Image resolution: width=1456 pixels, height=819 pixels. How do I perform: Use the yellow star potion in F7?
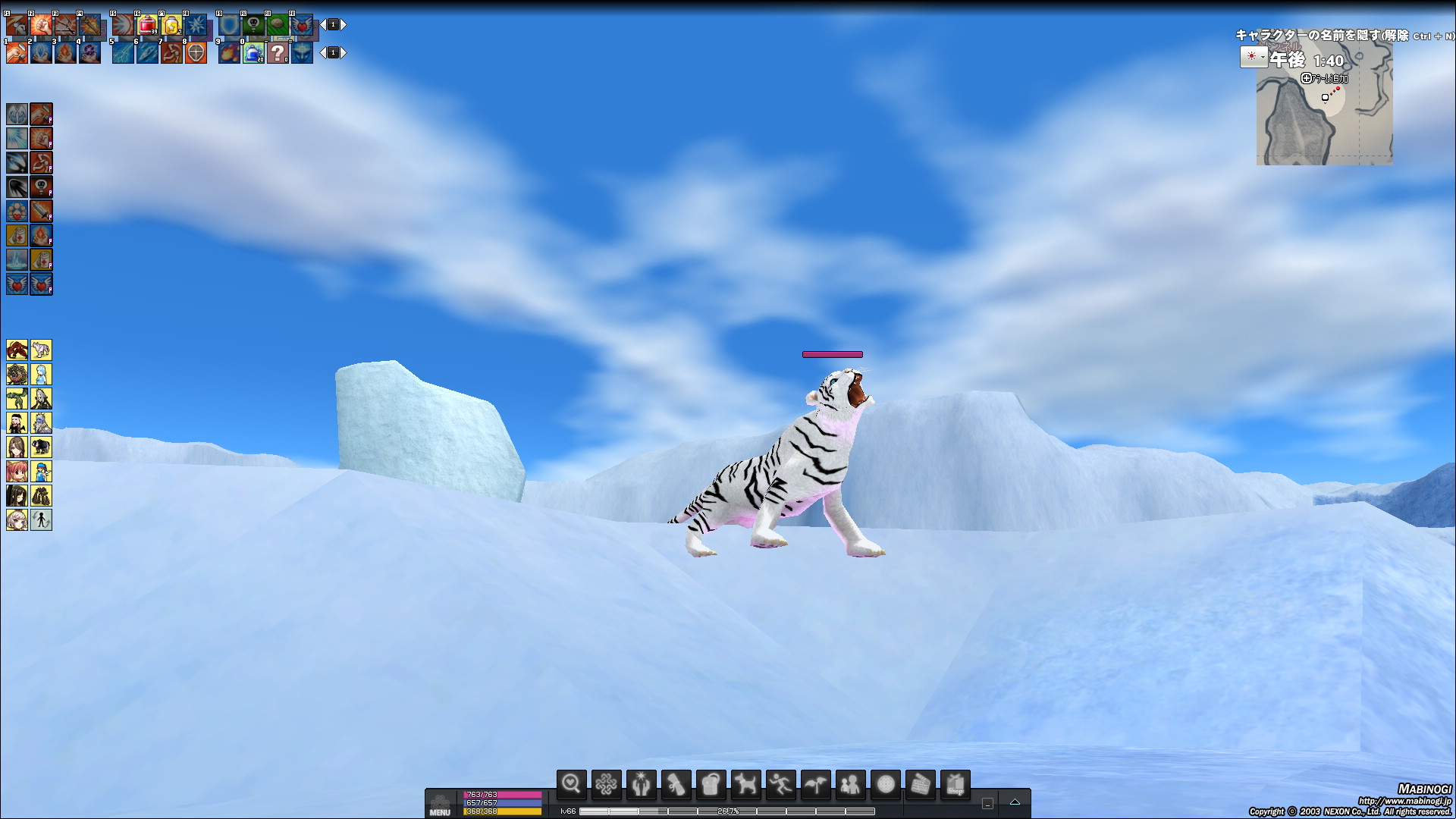(x=171, y=26)
